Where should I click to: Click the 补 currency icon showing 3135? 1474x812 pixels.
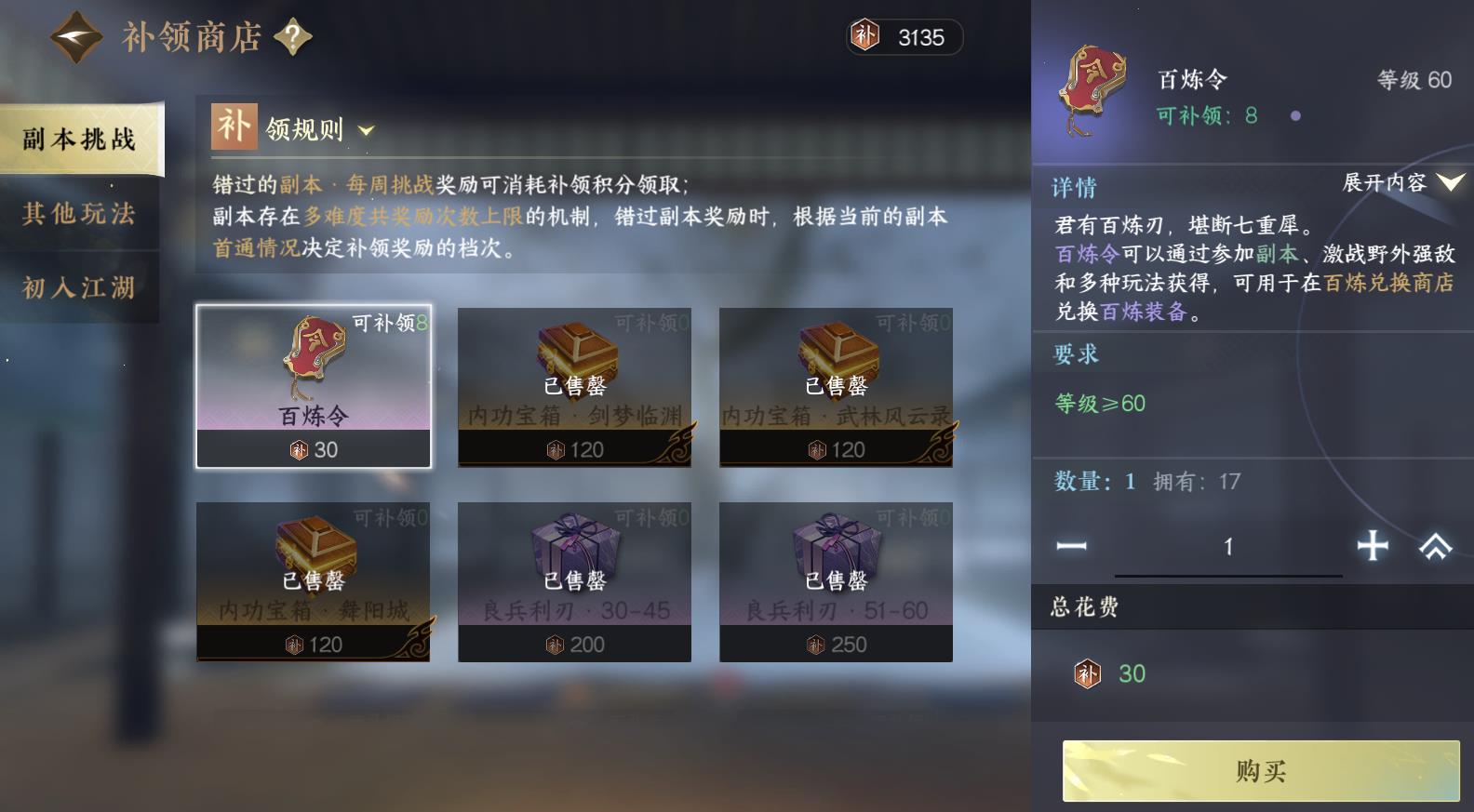tap(865, 37)
